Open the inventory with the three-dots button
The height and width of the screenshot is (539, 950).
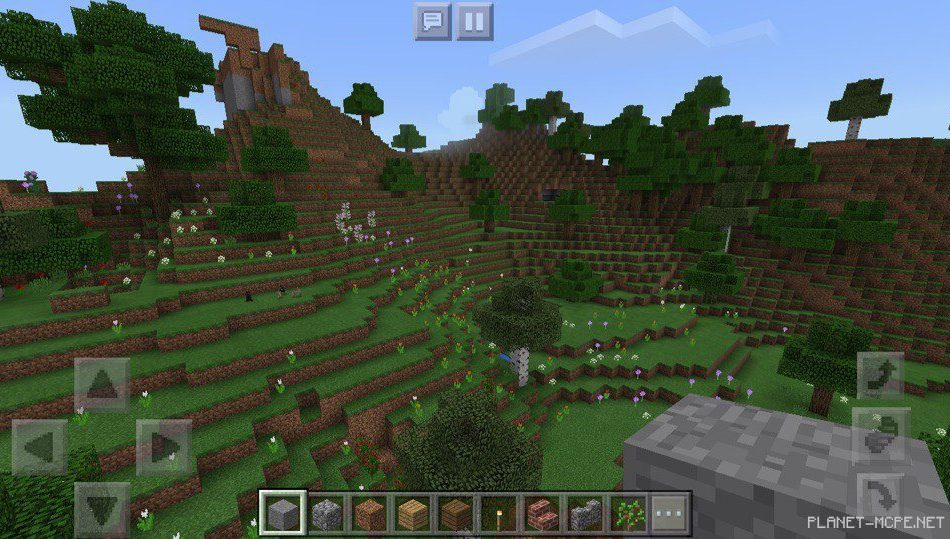click(669, 514)
